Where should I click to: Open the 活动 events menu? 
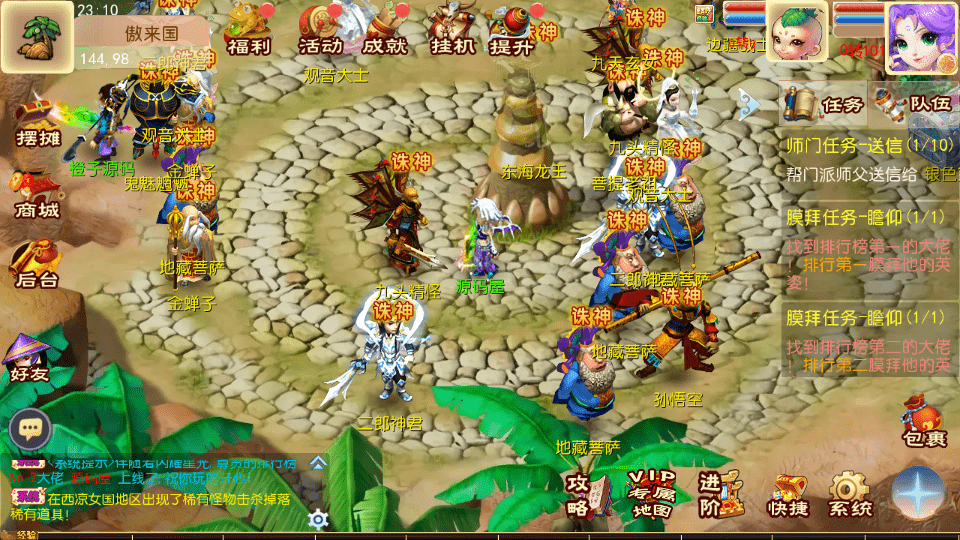[x=320, y=30]
